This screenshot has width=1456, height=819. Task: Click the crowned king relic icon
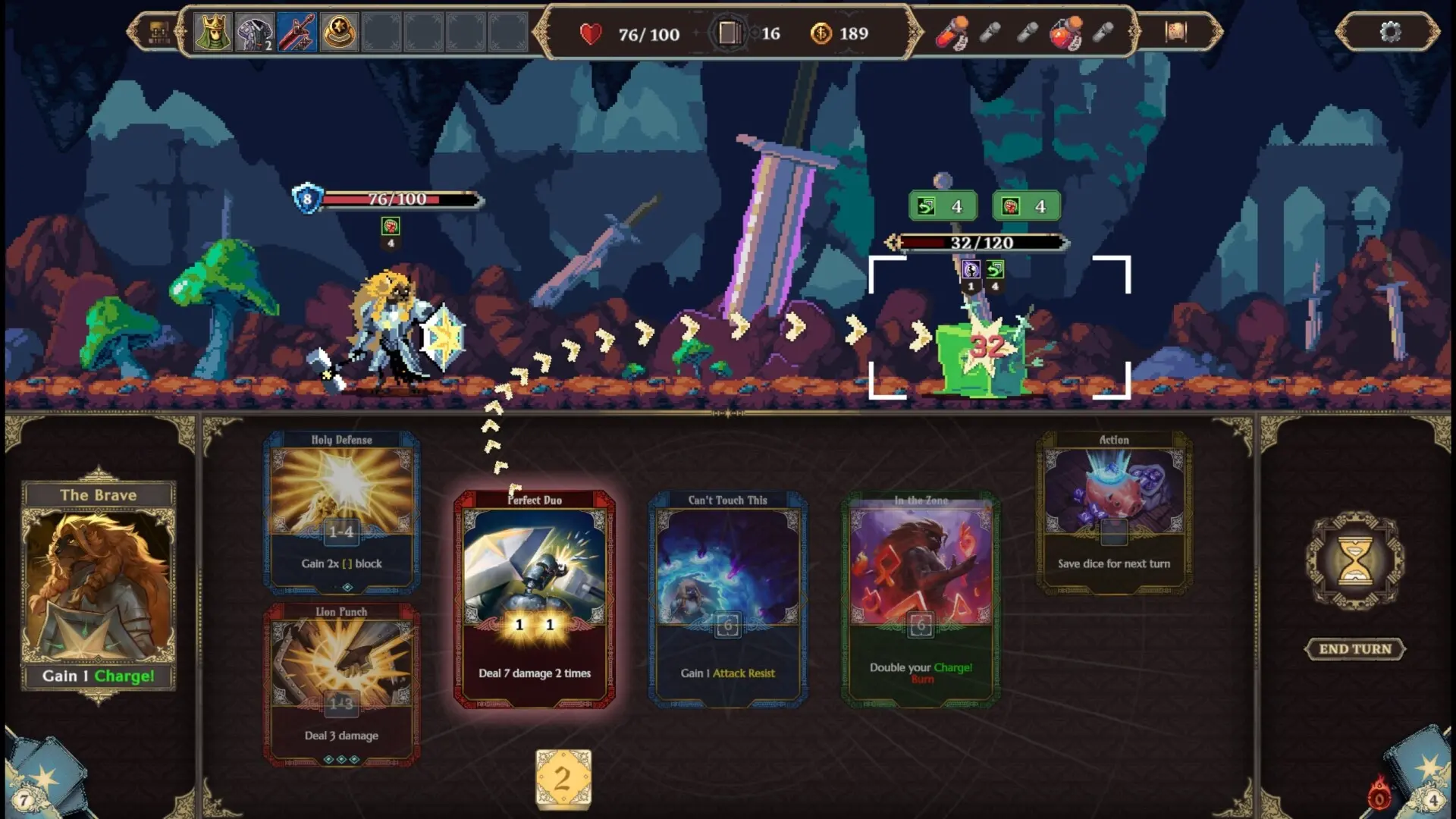click(212, 33)
